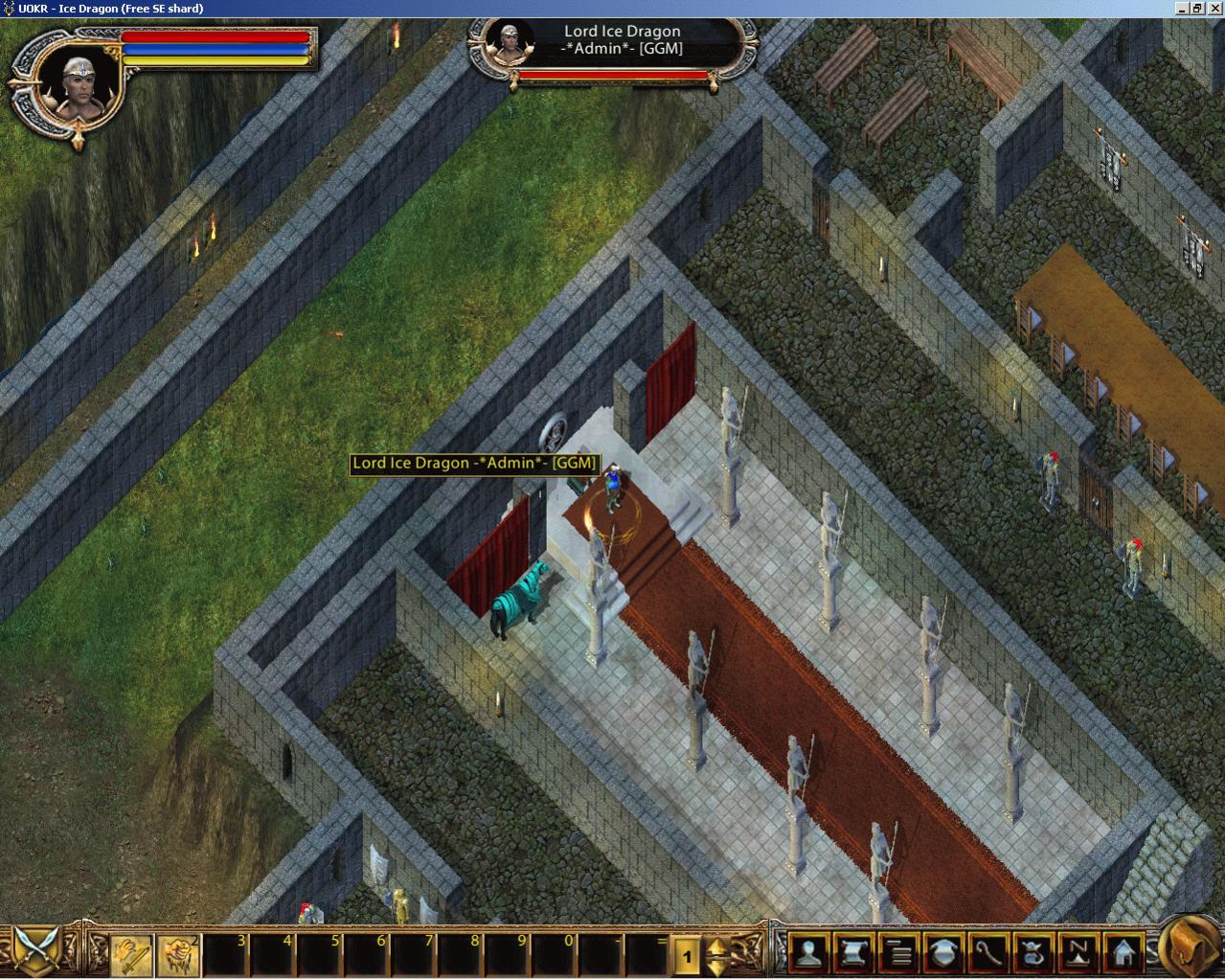Open the shepherd's crook menu button
The width and height of the screenshot is (1225, 980).
[989, 953]
